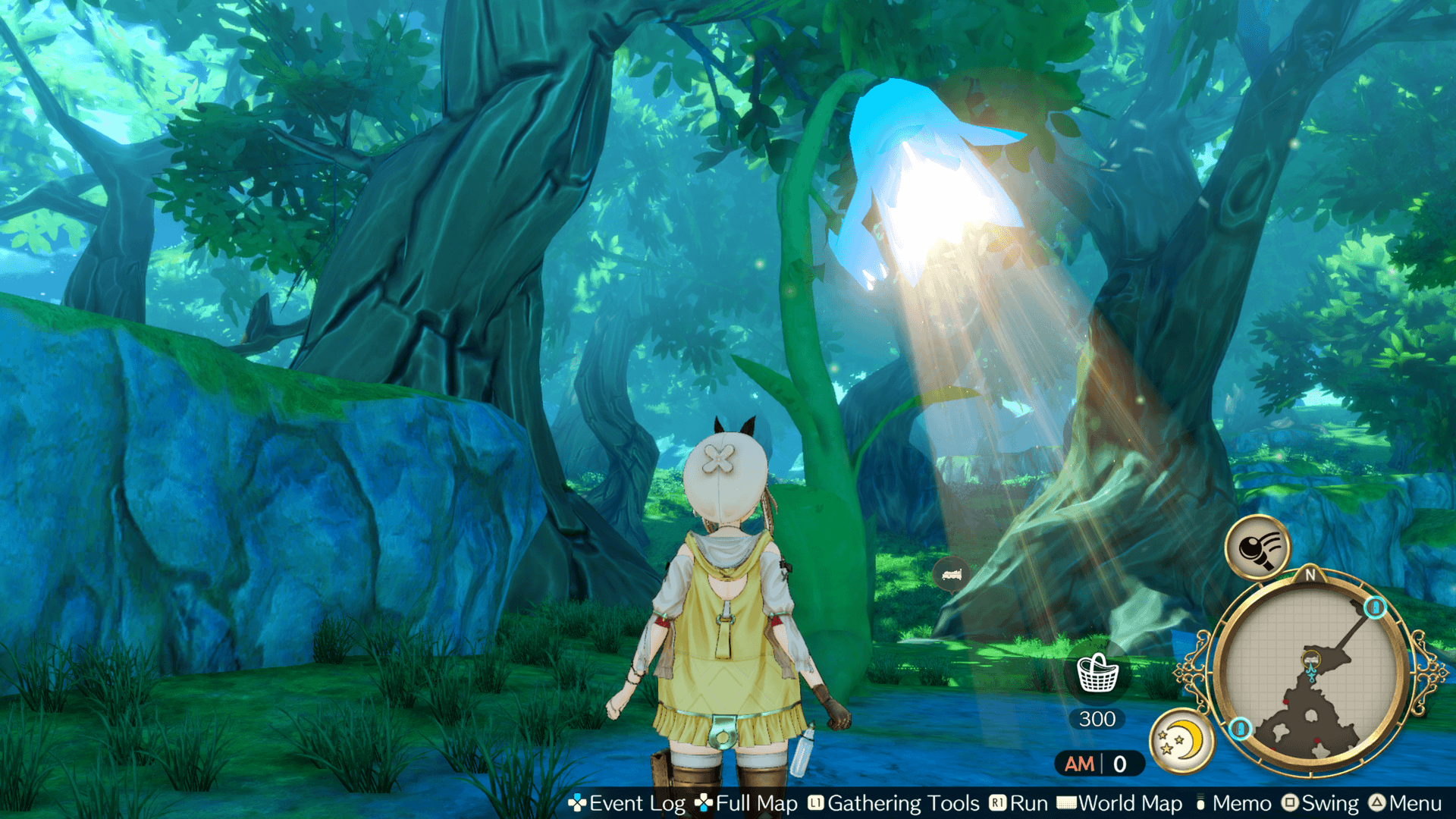Select the southwest exit door marker on minimap
This screenshot has height=819, width=1456.
pyautogui.click(x=1241, y=729)
